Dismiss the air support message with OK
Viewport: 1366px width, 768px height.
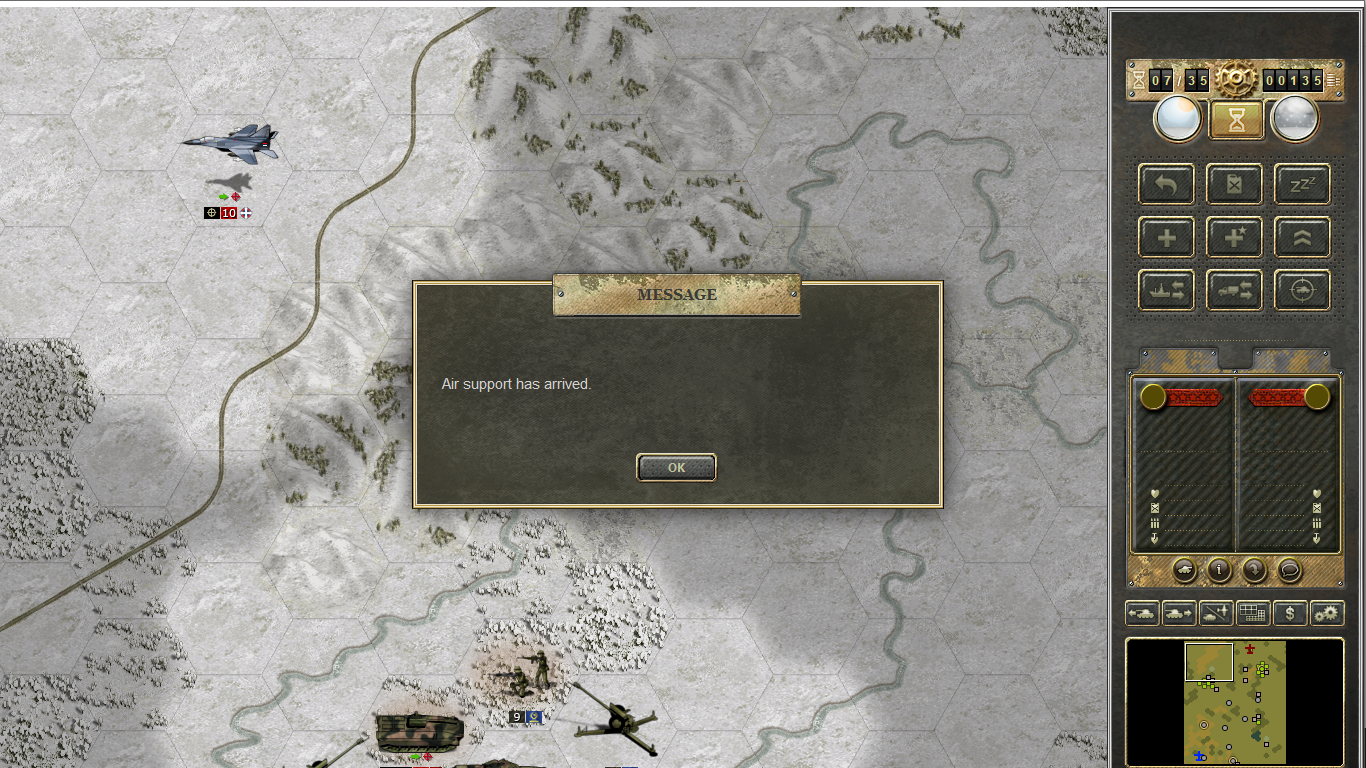[x=676, y=467]
